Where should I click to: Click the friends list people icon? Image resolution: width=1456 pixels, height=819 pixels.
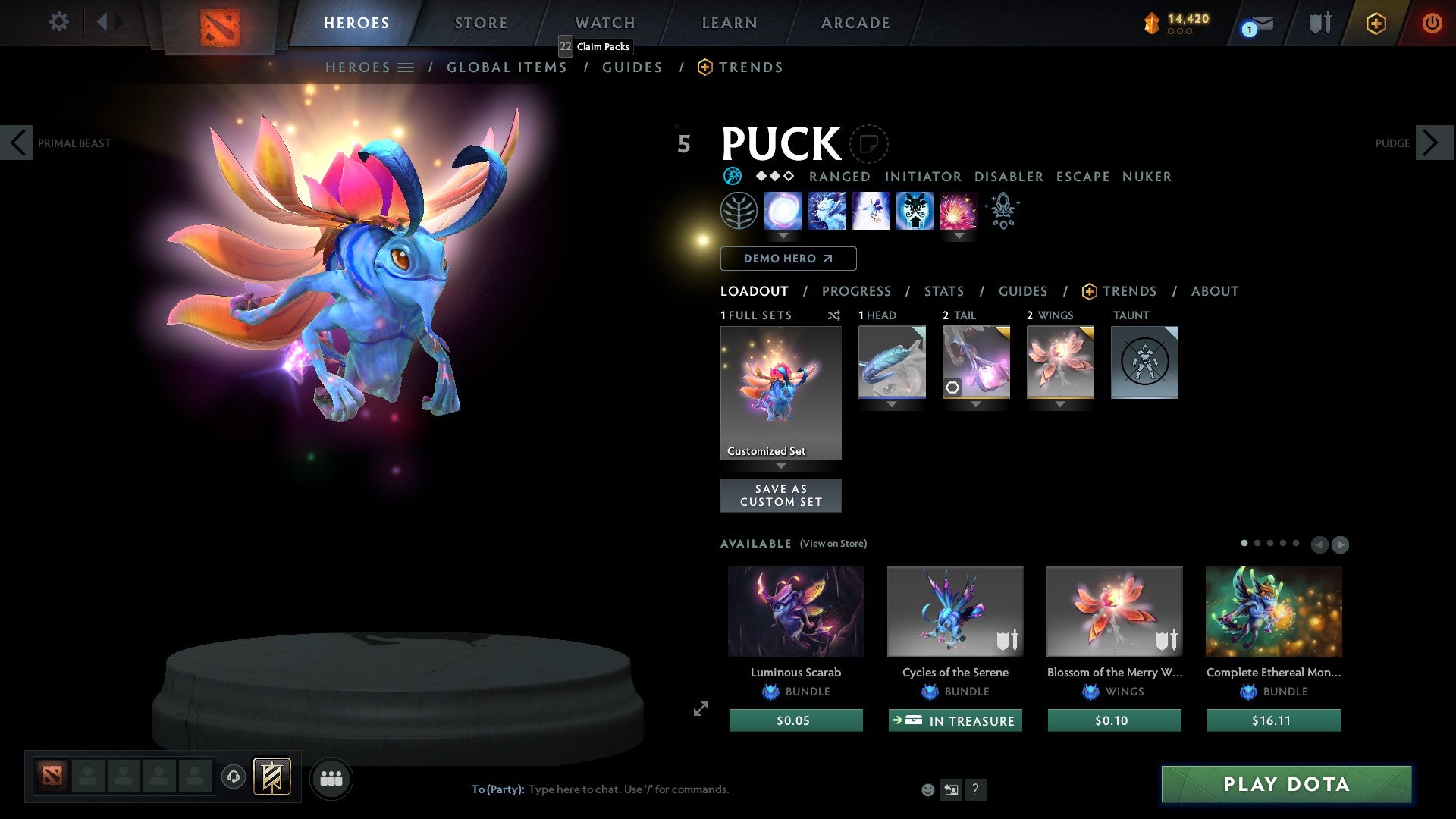pos(331,778)
